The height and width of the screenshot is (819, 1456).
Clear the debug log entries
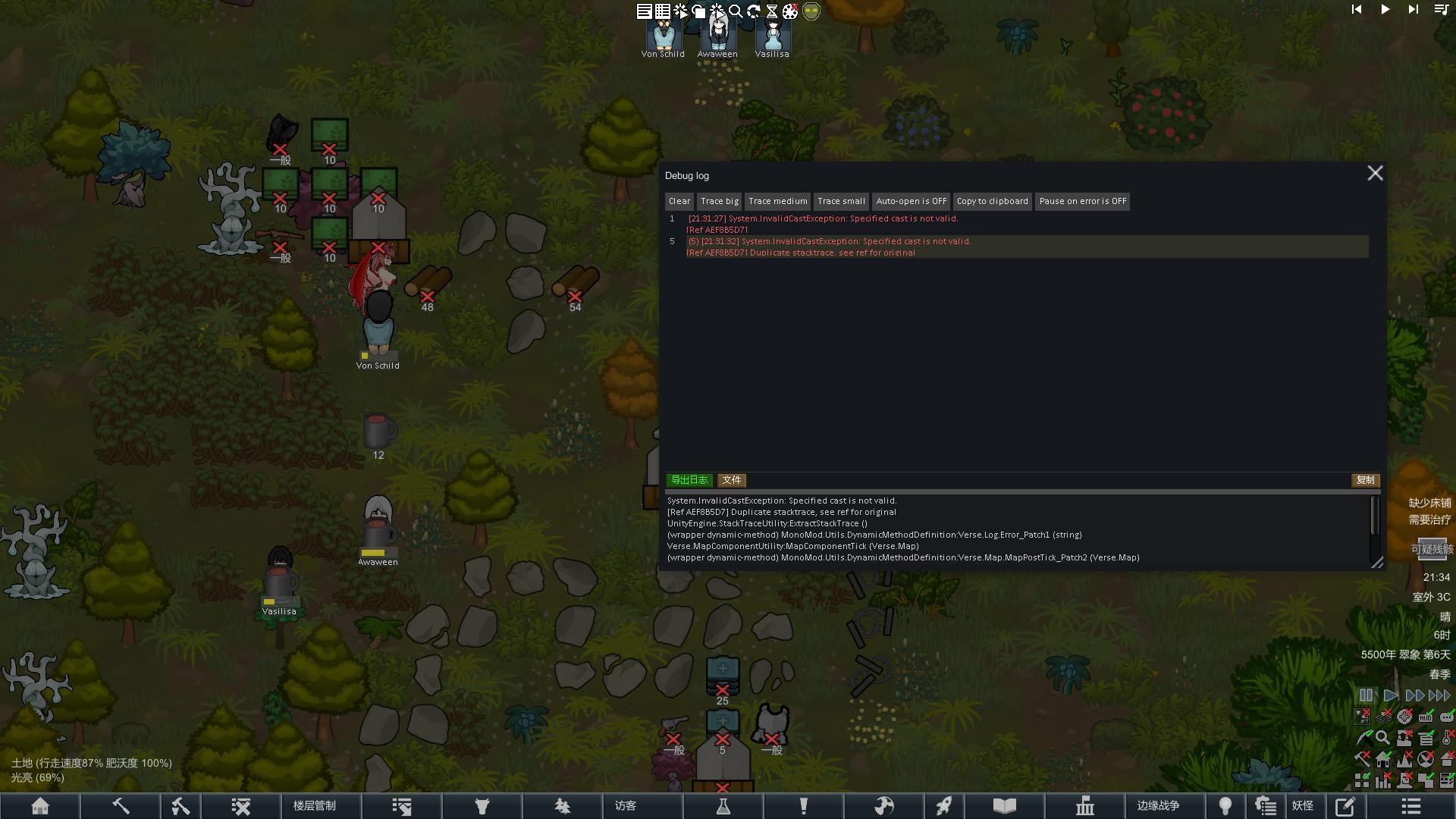[x=679, y=202]
